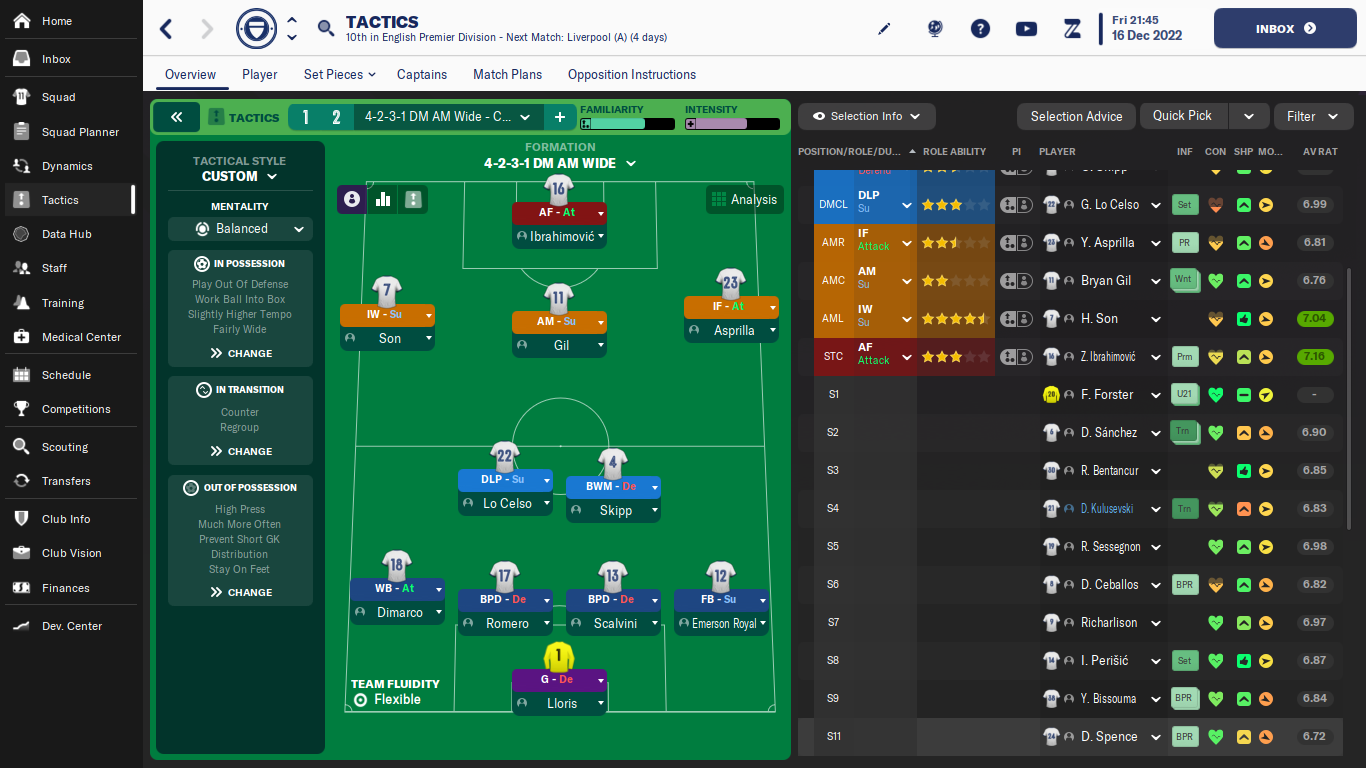Open the Analysis view on the pitch
This screenshot has height=768, width=1366.
744,199
